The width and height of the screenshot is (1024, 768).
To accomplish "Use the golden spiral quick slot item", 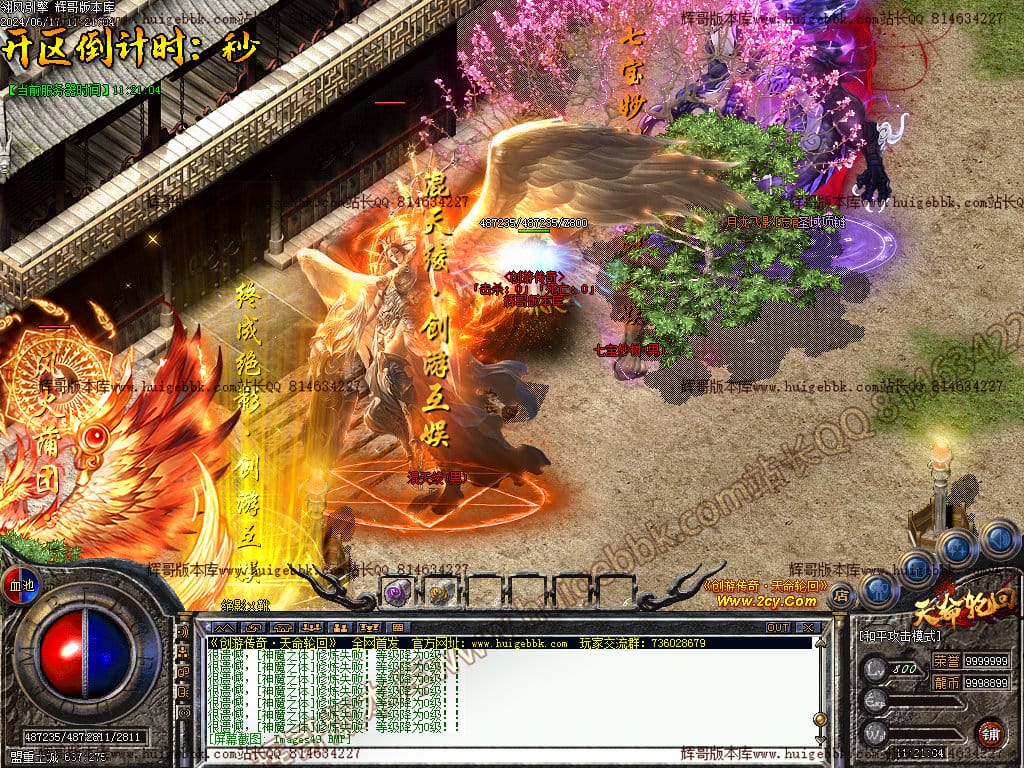I will click(x=439, y=592).
